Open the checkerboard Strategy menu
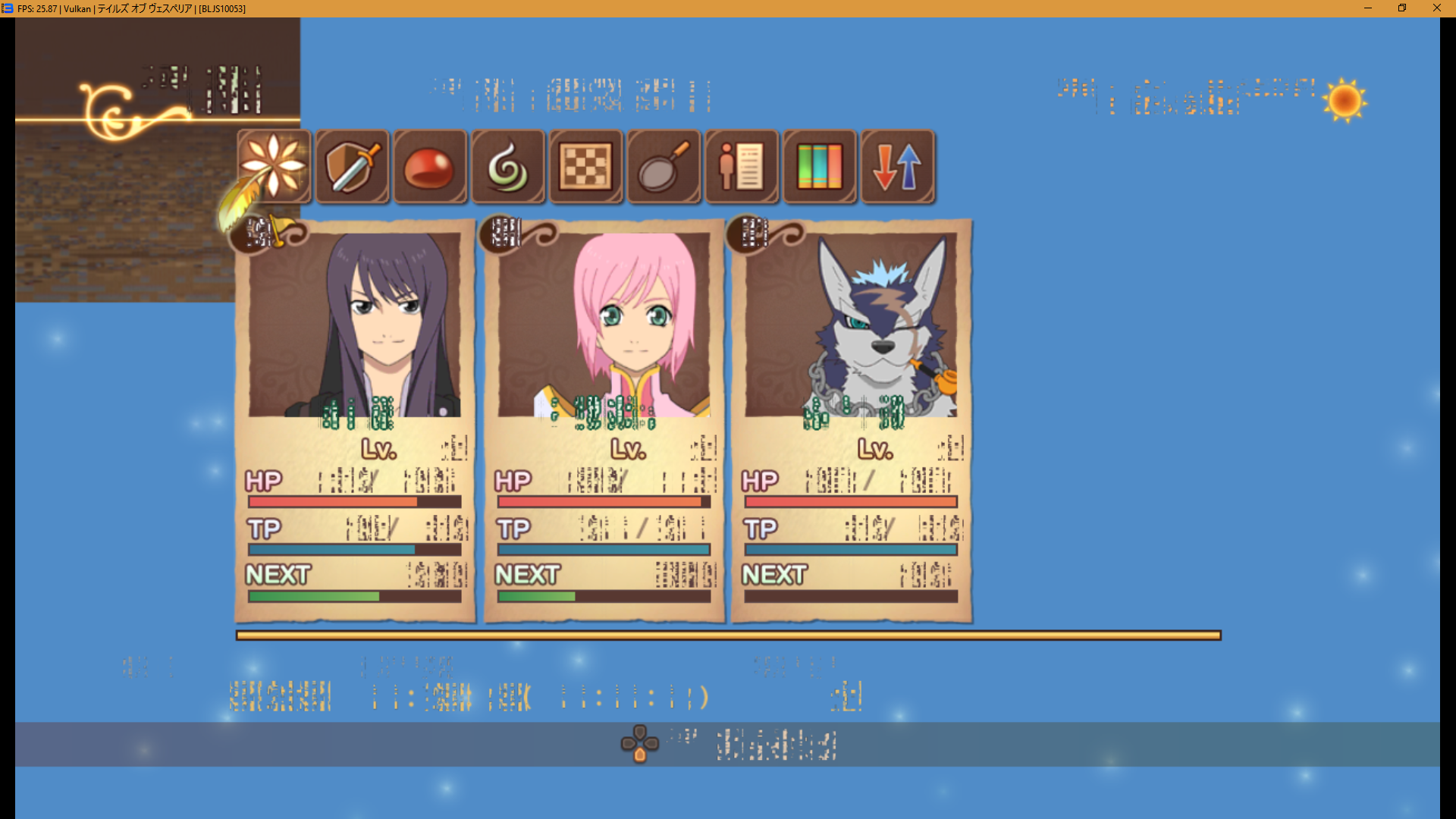 tap(586, 166)
